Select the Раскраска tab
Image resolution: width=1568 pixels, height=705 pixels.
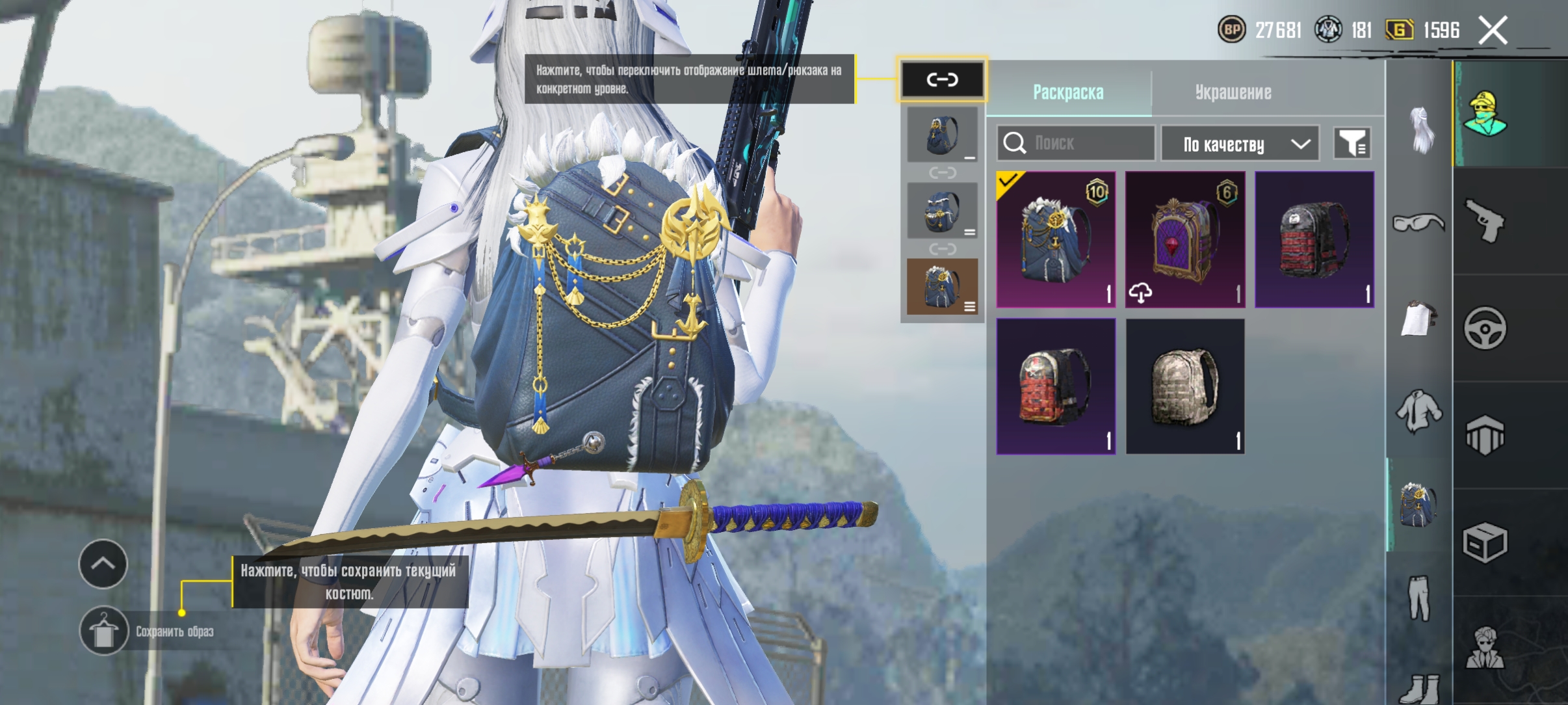(1068, 92)
